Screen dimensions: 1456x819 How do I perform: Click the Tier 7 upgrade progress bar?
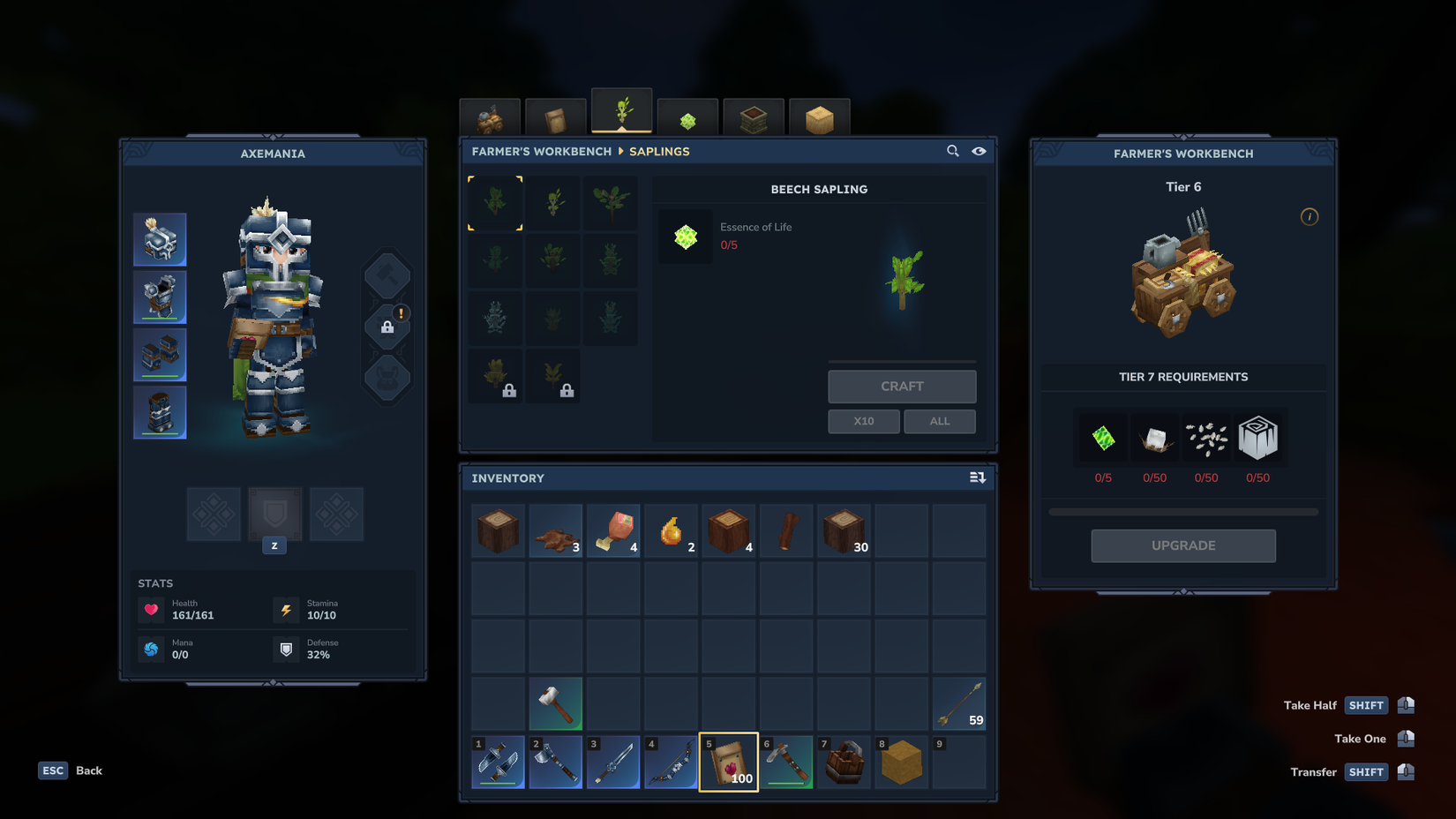[1182, 510]
